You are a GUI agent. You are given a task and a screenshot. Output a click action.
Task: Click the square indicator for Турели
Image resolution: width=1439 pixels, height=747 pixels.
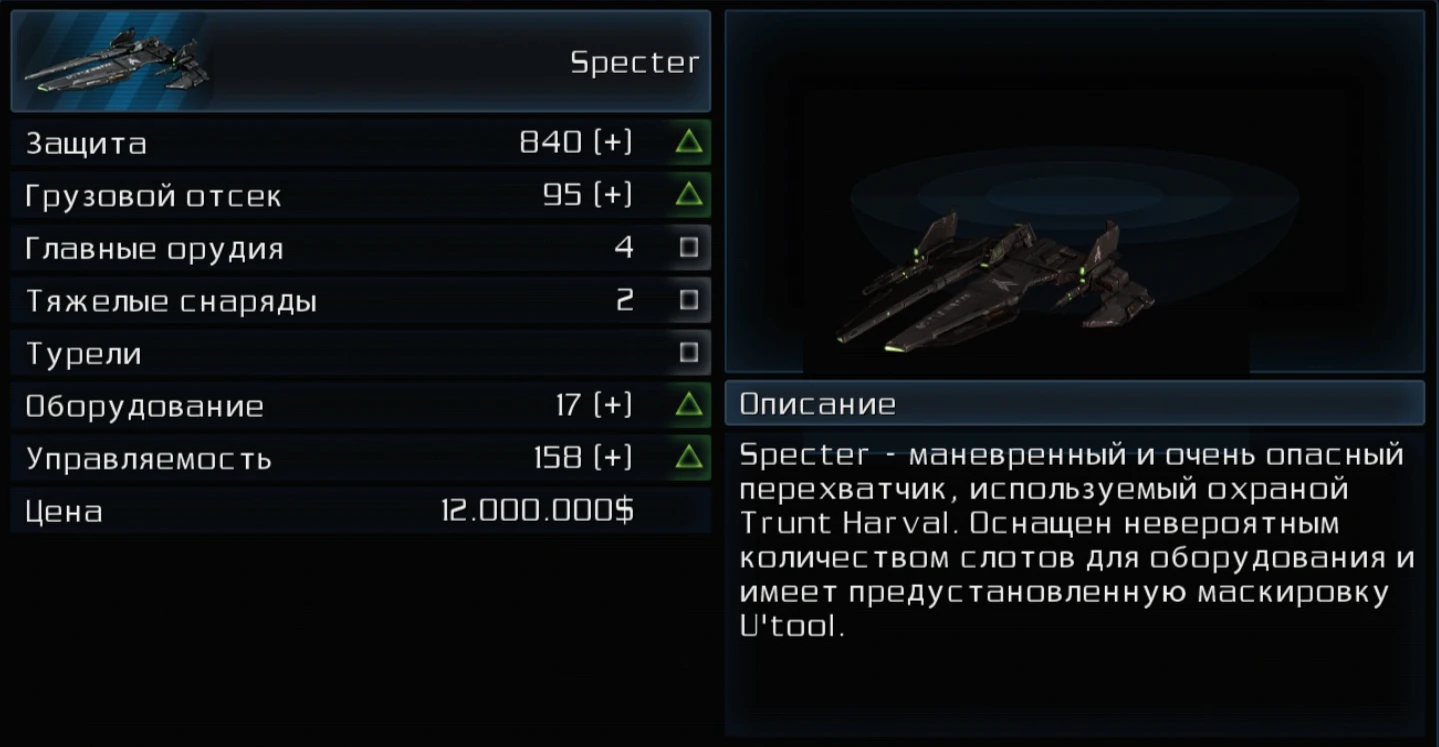click(x=686, y=354)
